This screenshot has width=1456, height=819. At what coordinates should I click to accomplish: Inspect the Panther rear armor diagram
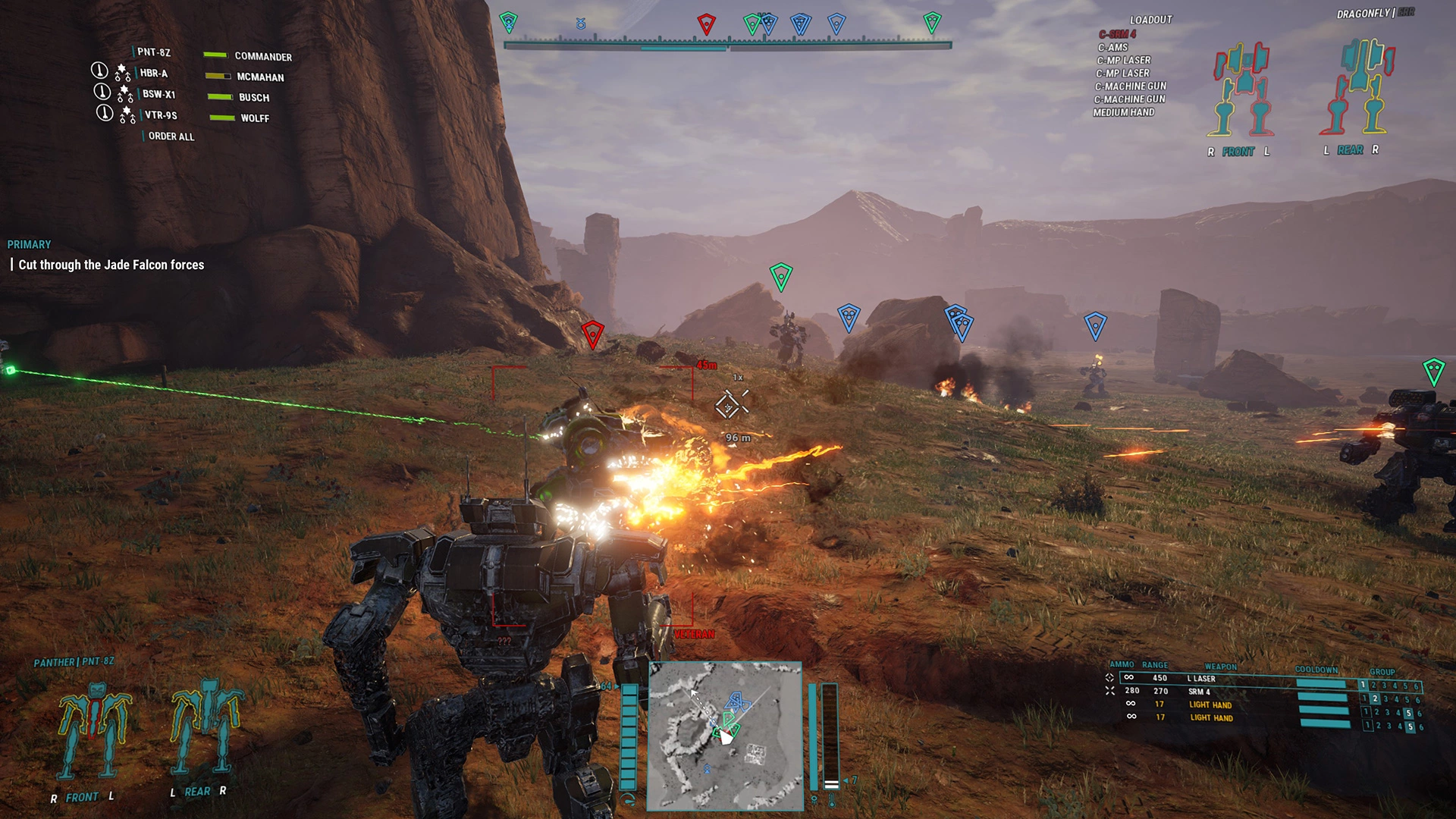205,726
